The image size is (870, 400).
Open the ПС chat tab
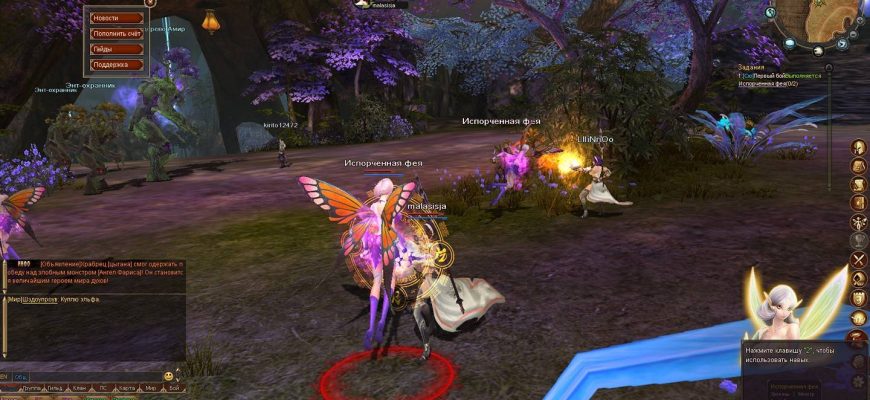click(102, 387)
